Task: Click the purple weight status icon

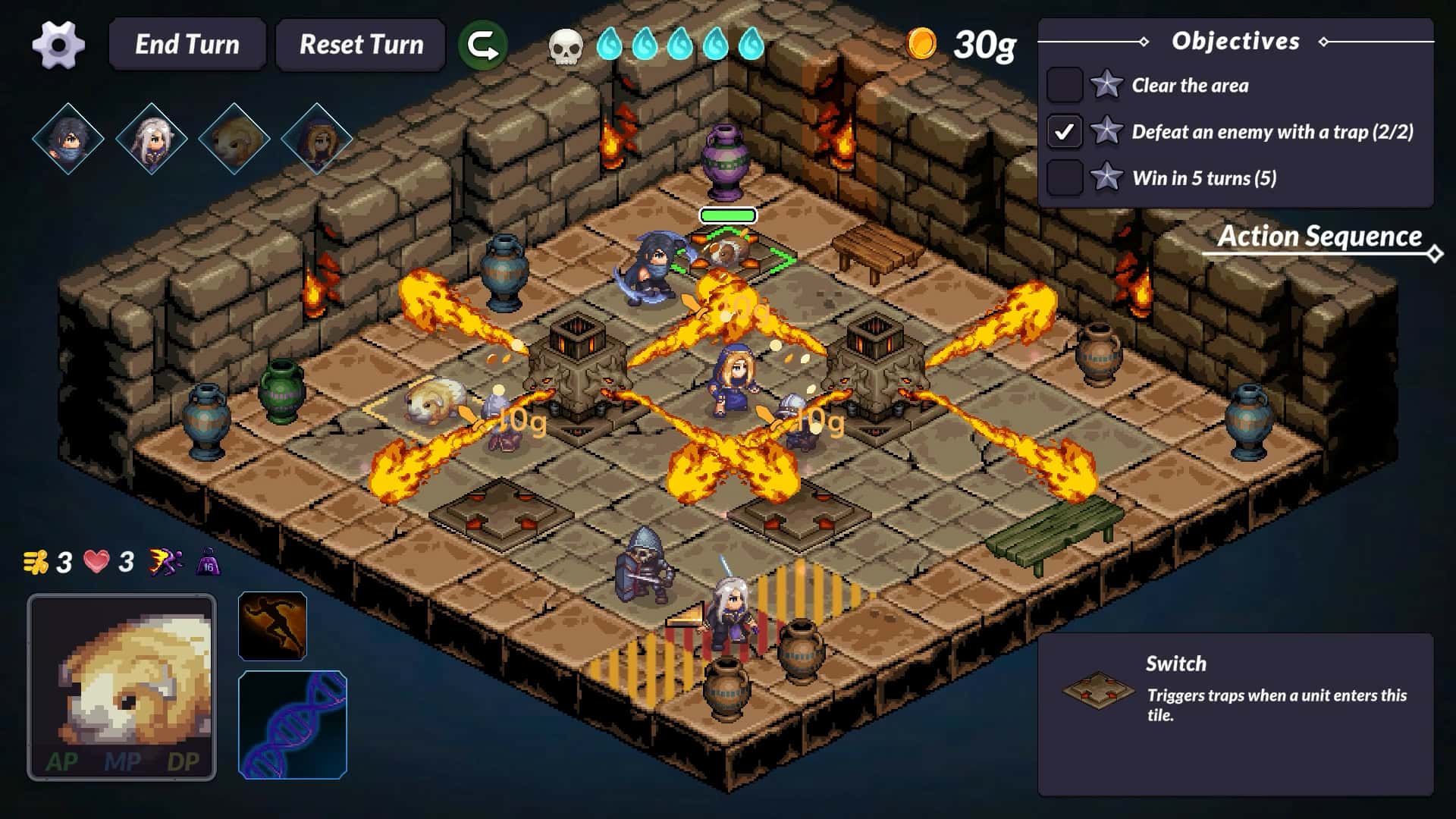Action: click(x=209, y=563)
